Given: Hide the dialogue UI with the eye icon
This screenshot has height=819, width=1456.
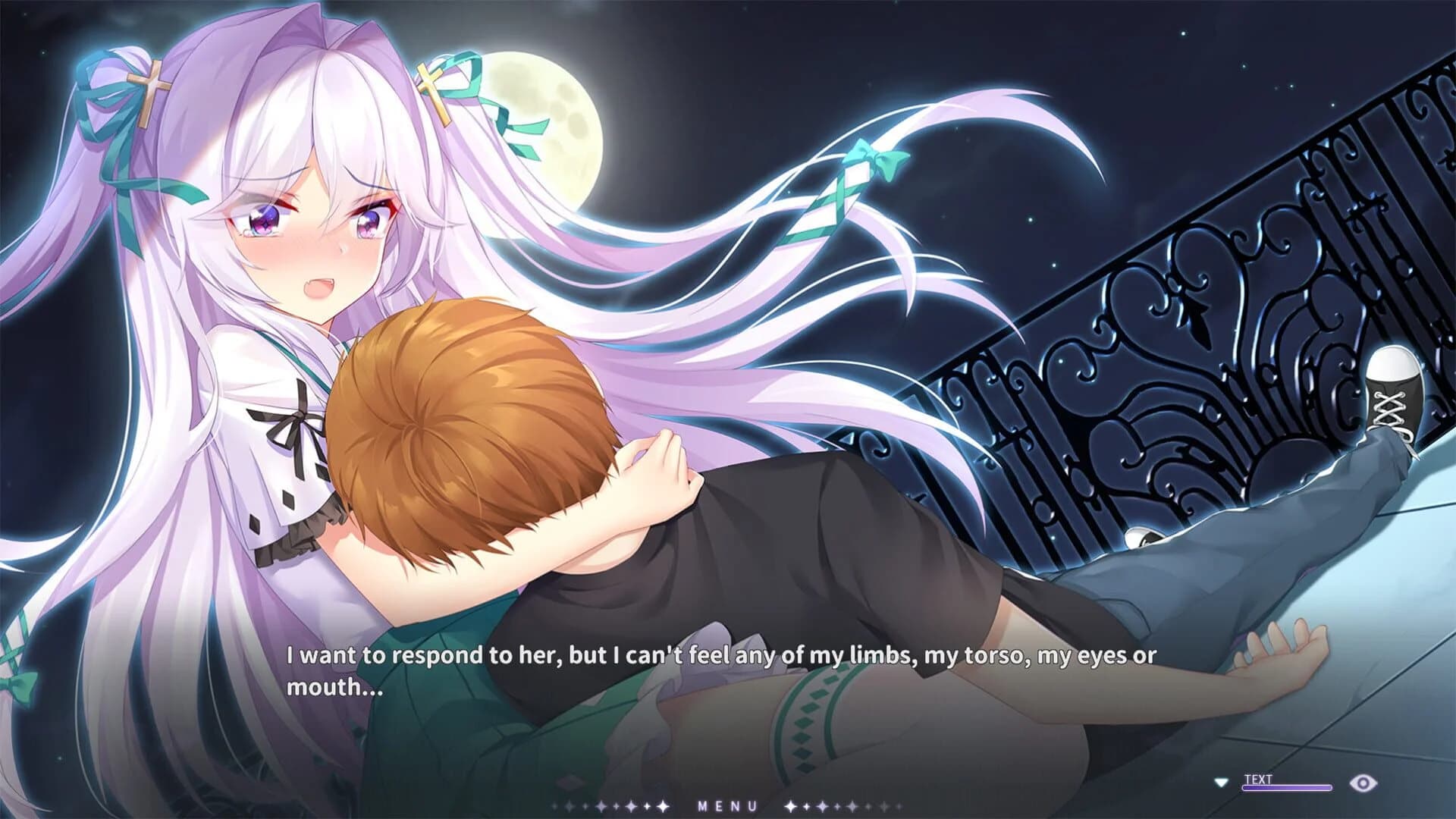Looking at the screenshot, I should (x=1363, y=783).
